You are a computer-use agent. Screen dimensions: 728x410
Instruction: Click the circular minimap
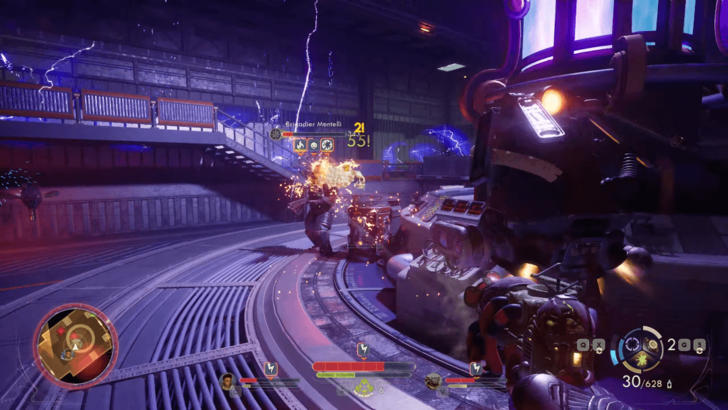click(x=76, y=346)
